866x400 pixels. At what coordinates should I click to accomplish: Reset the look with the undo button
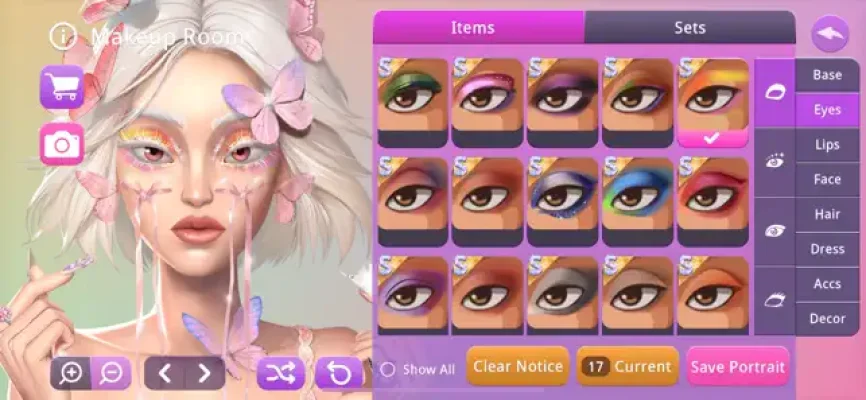(339, 374)
